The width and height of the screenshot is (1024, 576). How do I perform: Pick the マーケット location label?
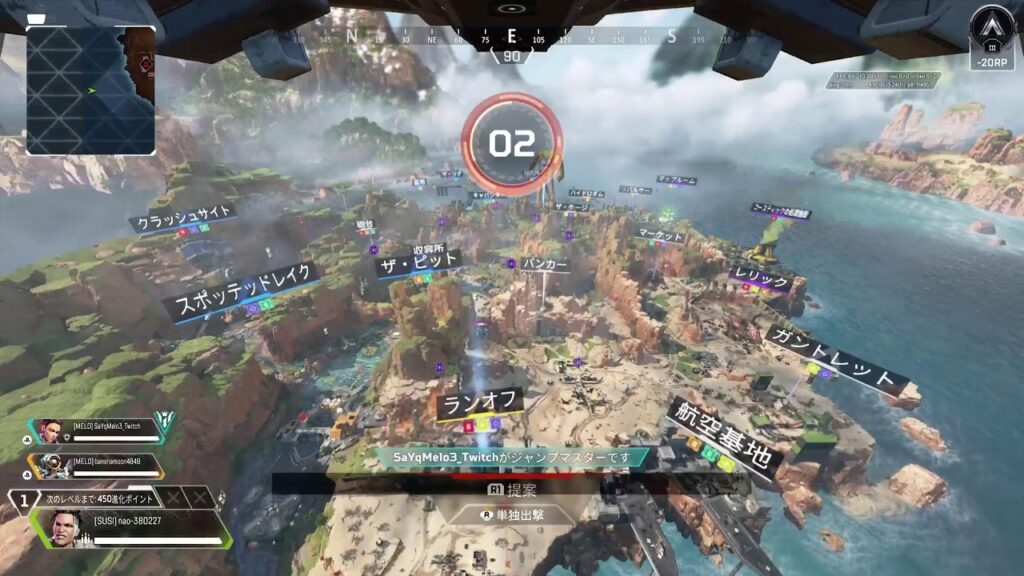659,236
